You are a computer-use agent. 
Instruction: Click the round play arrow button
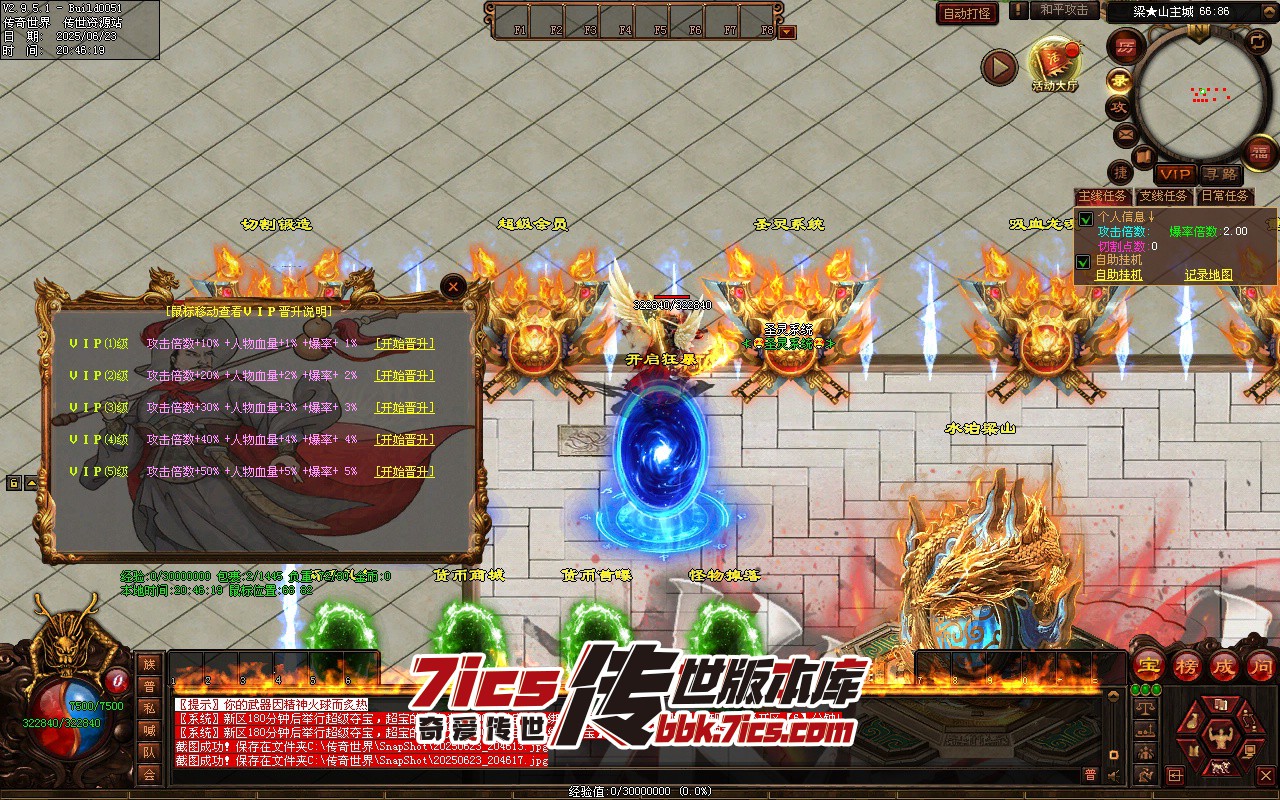tap(998, 67)
